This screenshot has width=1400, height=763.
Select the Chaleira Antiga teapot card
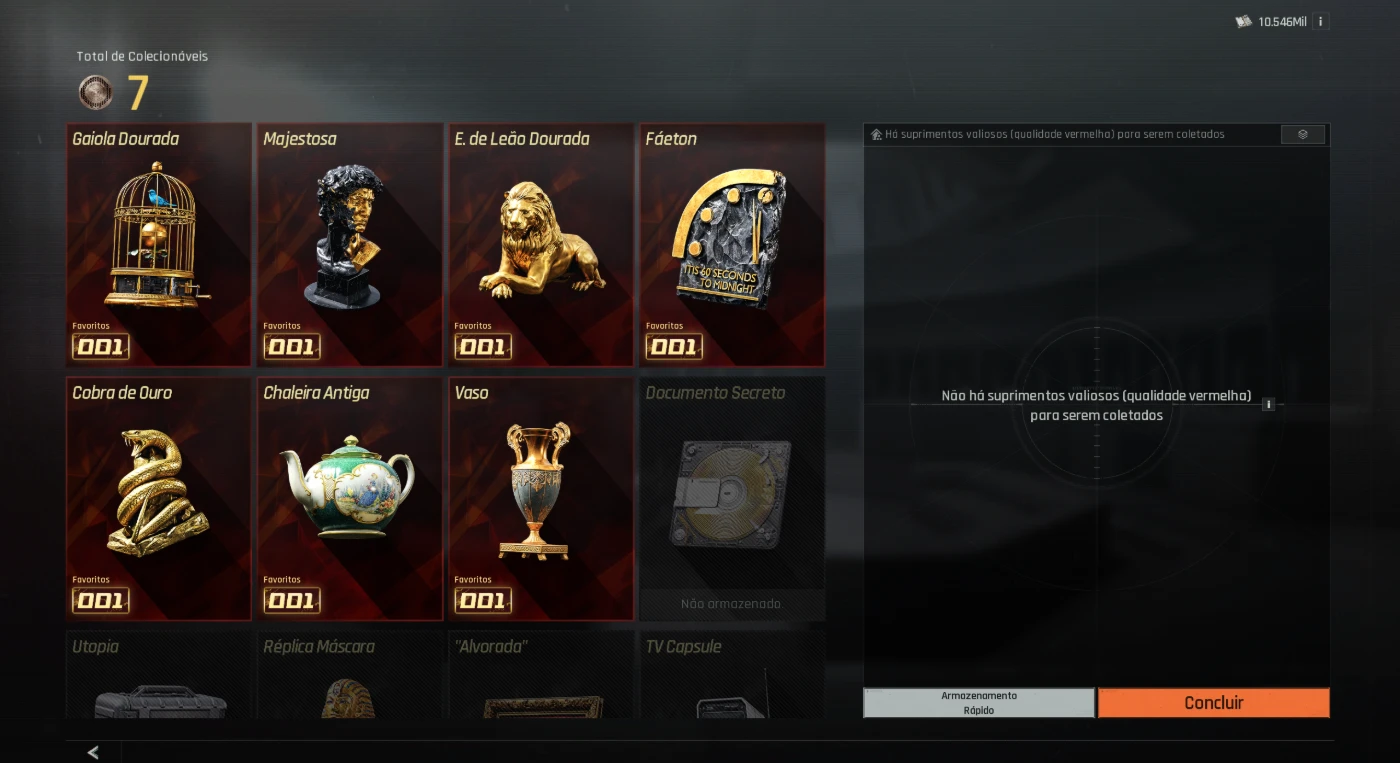click(350, 498)
